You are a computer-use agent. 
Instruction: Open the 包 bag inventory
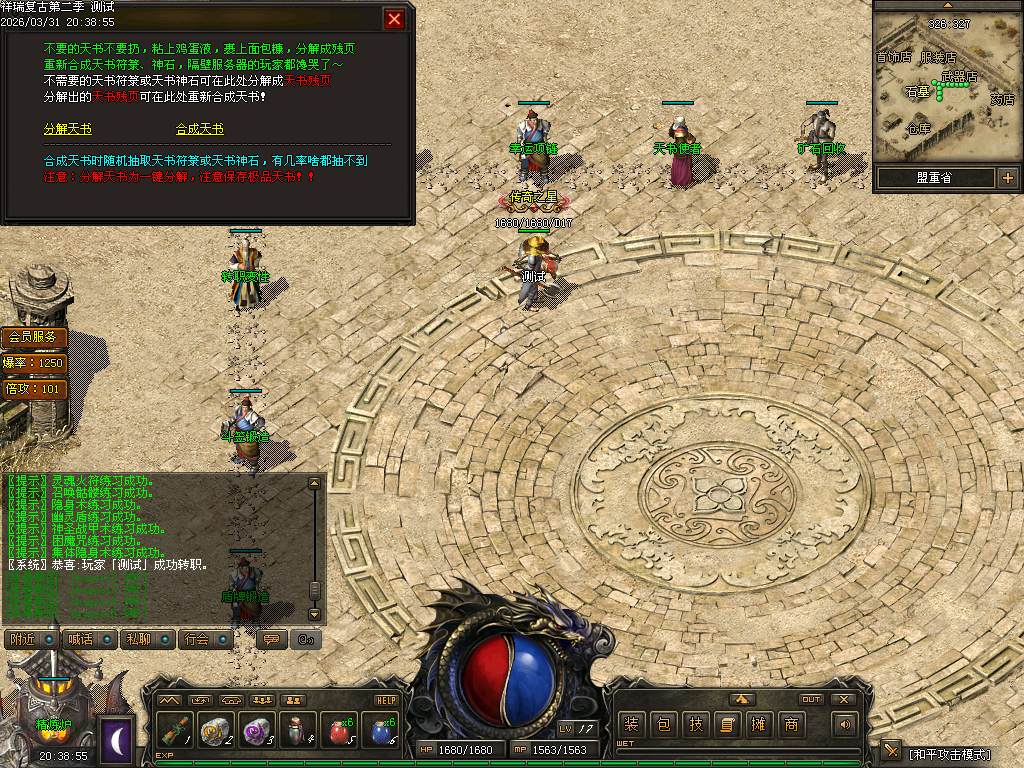coord(663,725)
